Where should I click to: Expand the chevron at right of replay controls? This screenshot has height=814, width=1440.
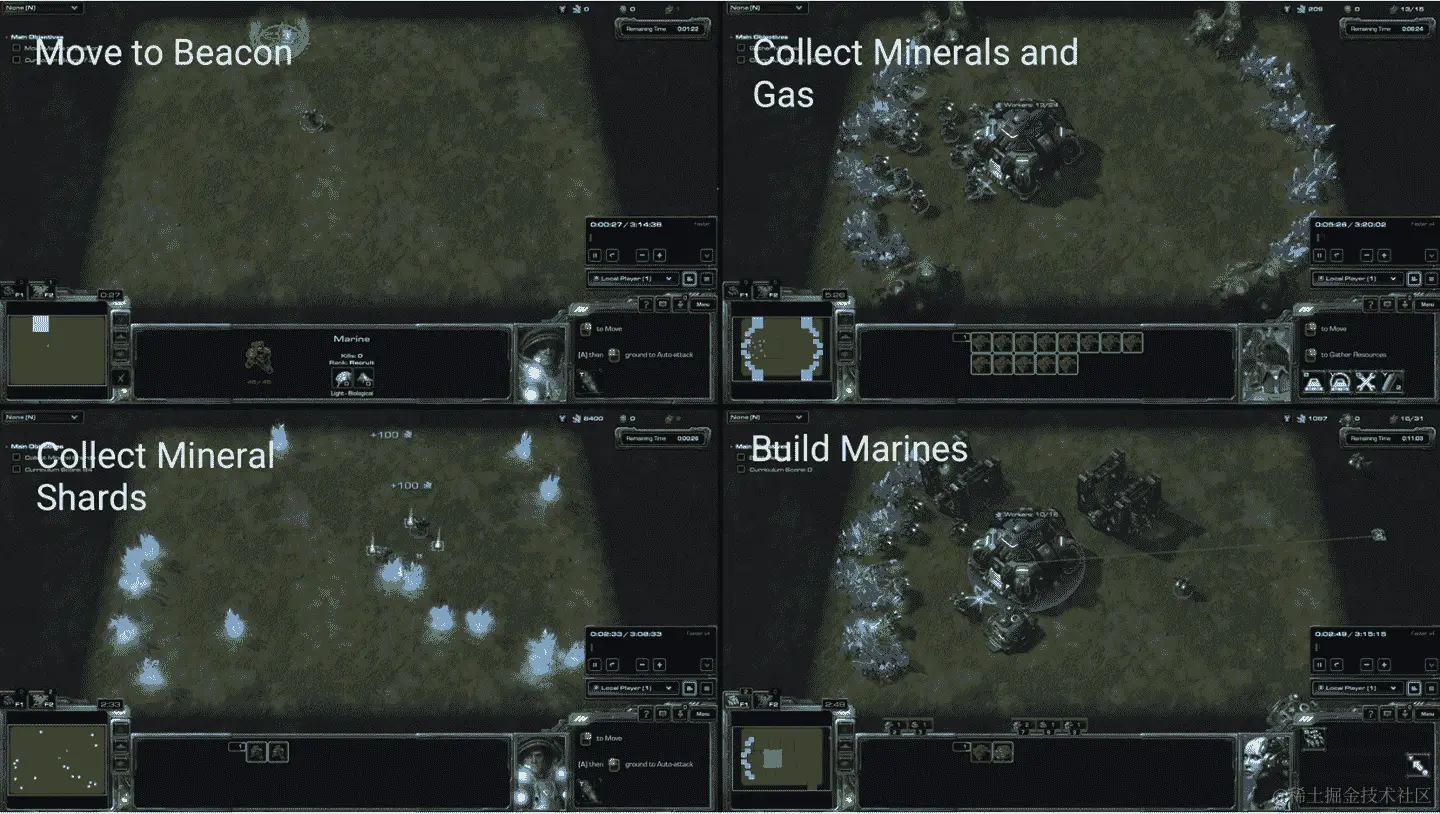click(707, 255)
